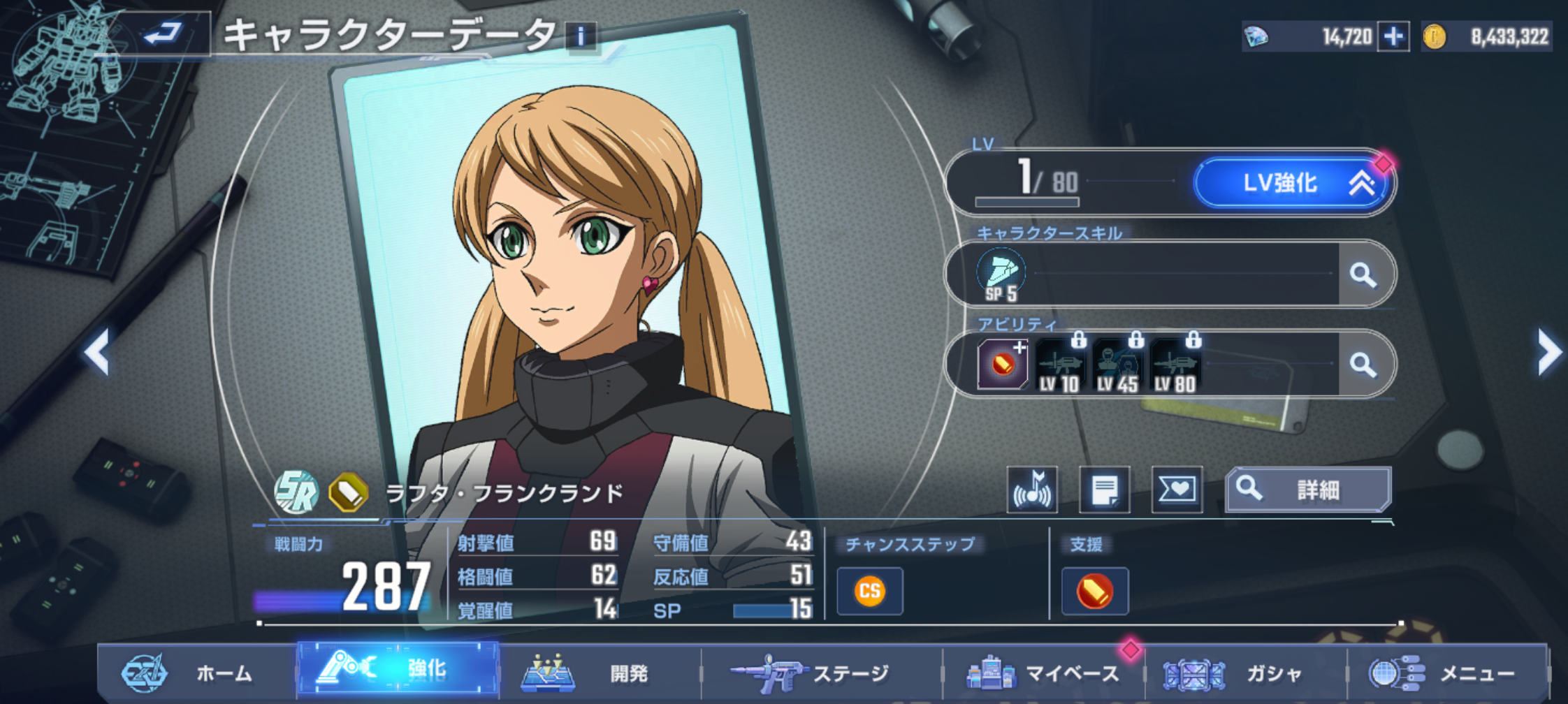Open the info icon beside キャラクターデータ
1568x704 pixels.
tap(581, 36)
